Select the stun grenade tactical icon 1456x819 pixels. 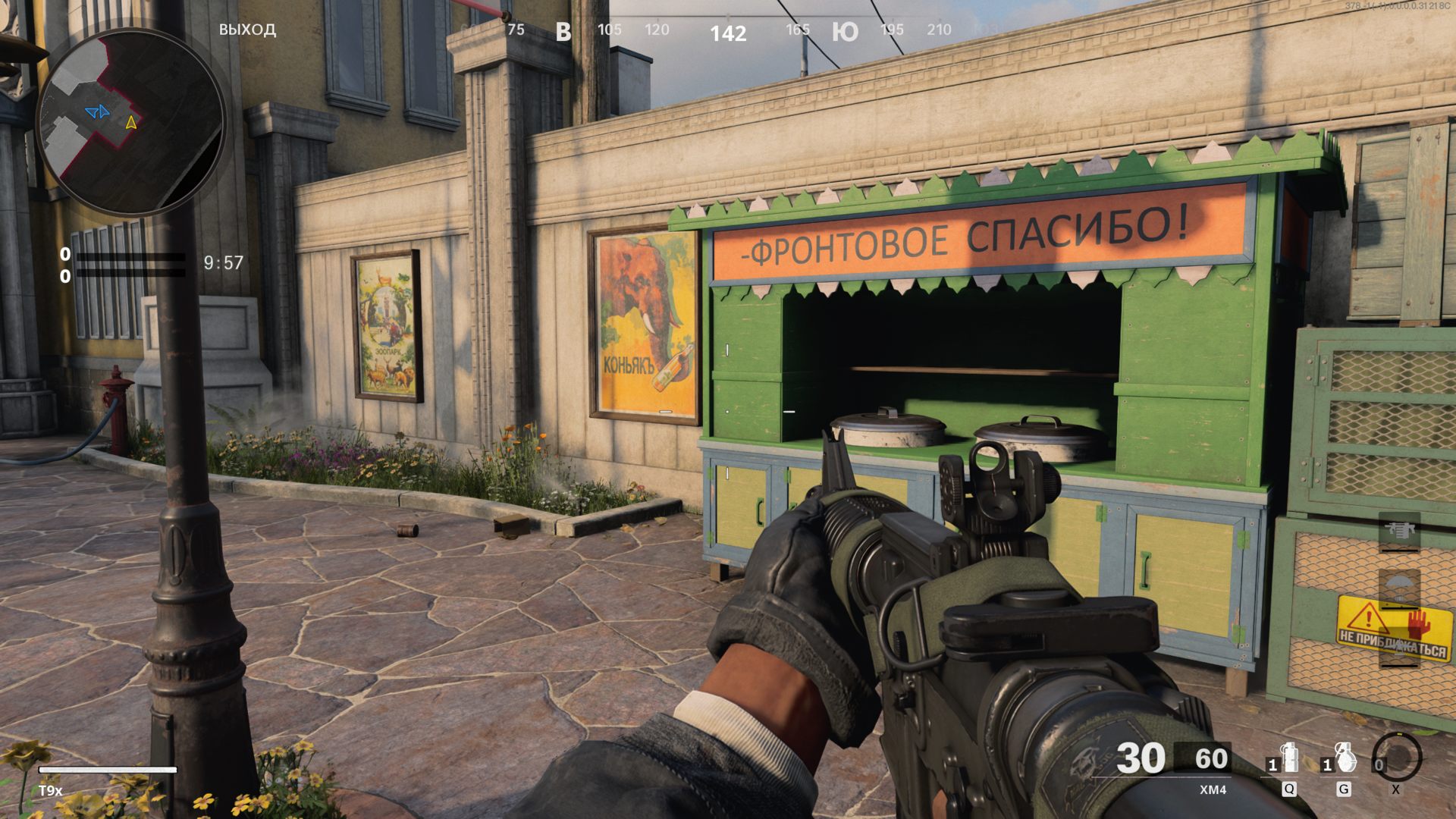pos(1288,758)
